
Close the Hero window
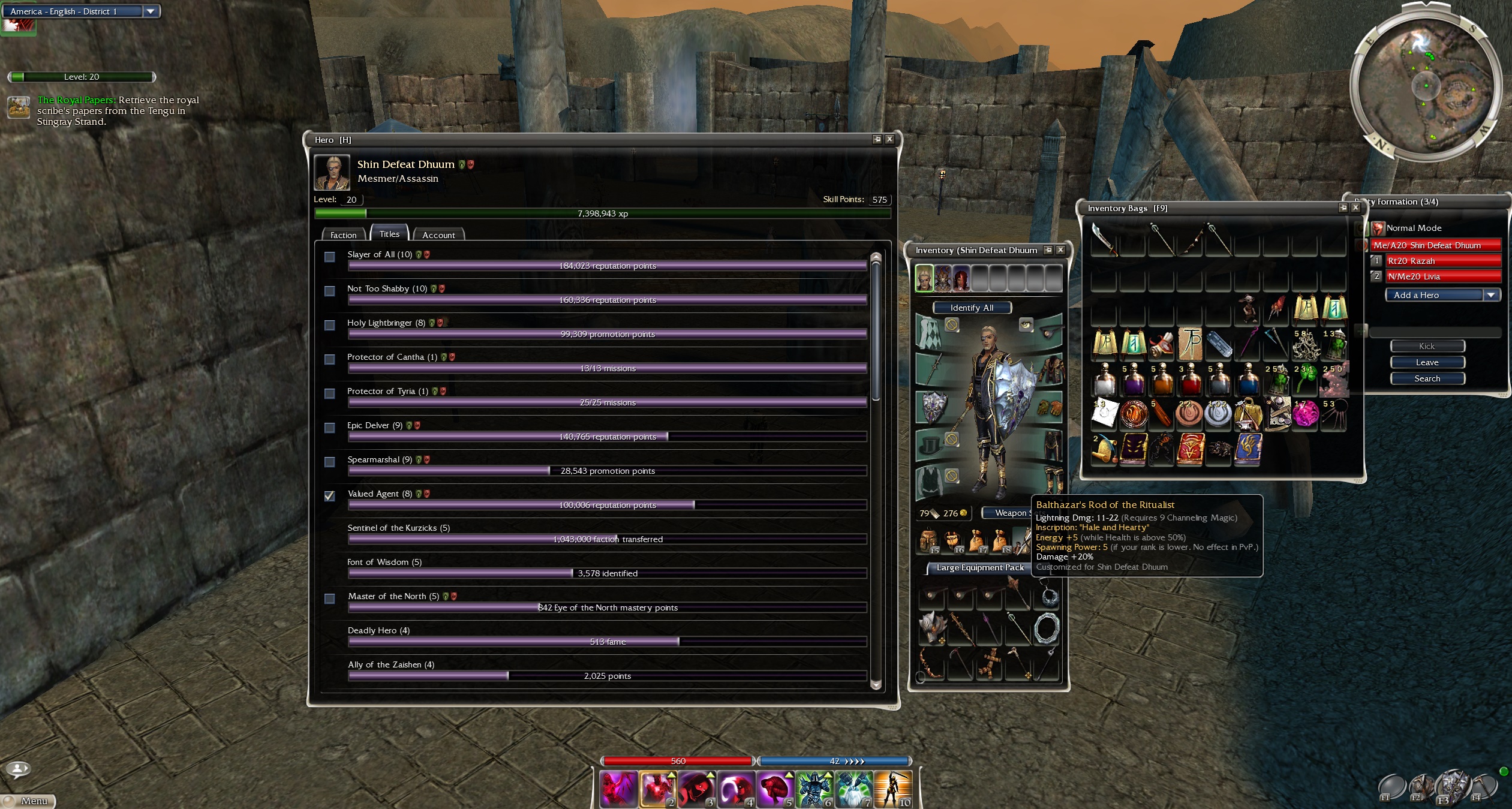[890, 139]
